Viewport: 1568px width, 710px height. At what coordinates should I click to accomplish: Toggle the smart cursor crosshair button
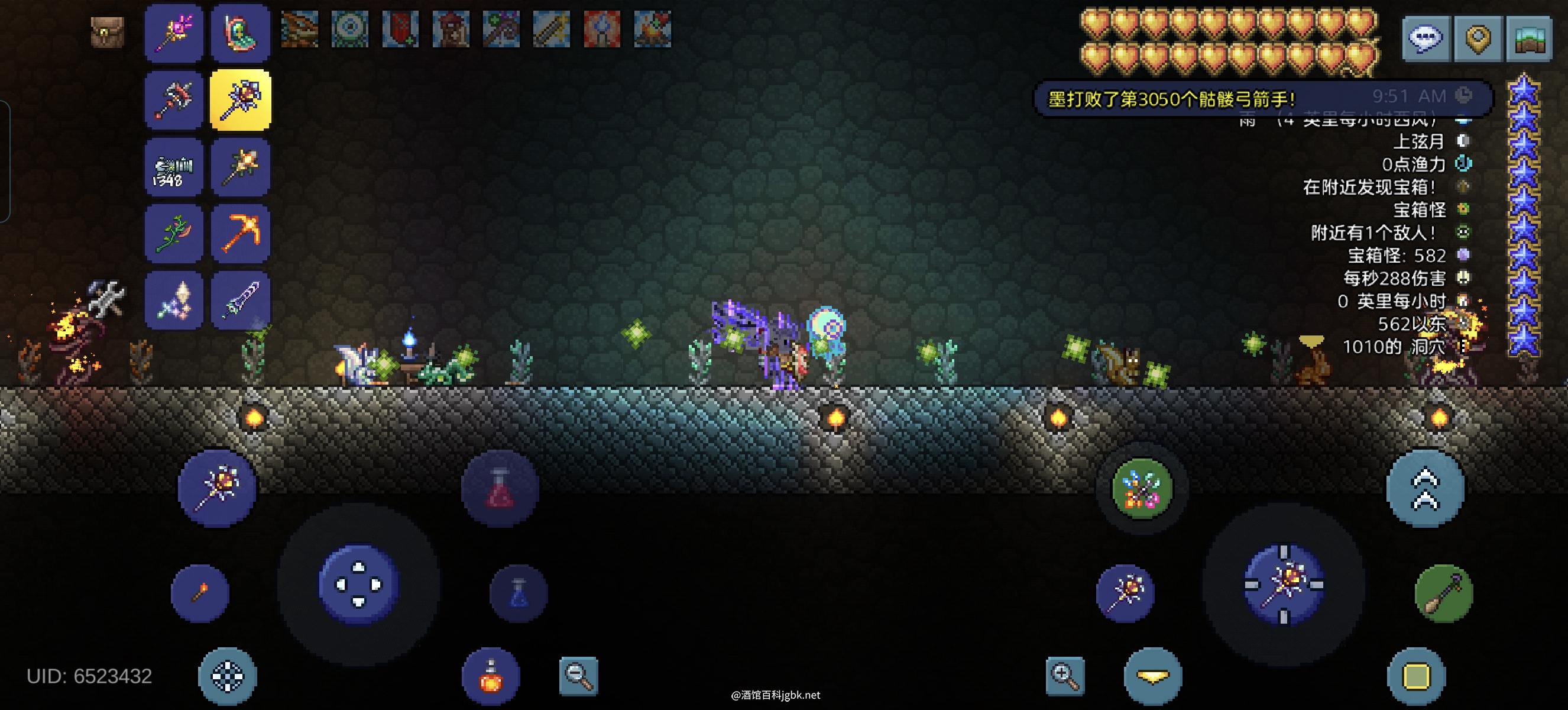(x=227, y=676)
